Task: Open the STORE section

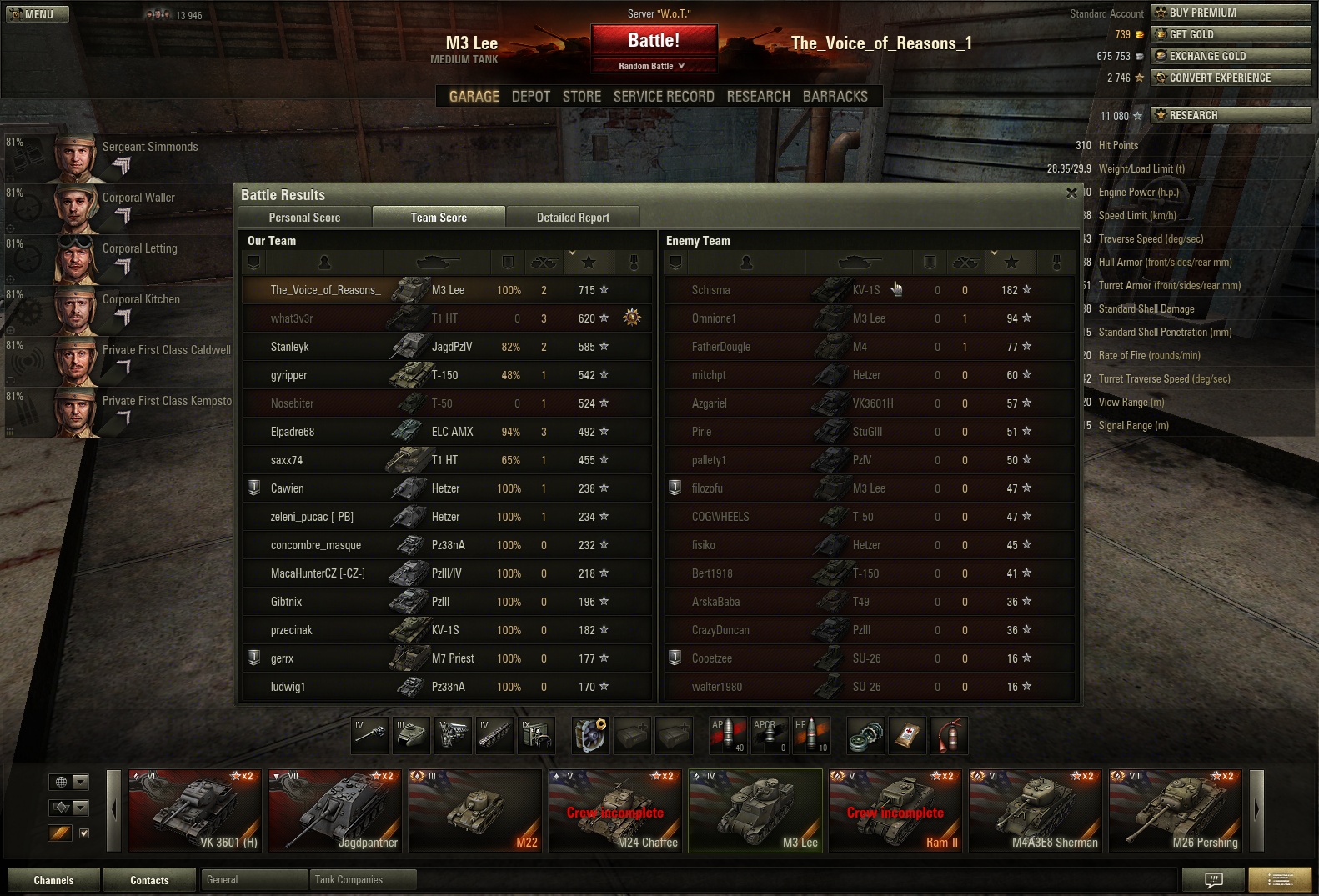Action: 581,97
